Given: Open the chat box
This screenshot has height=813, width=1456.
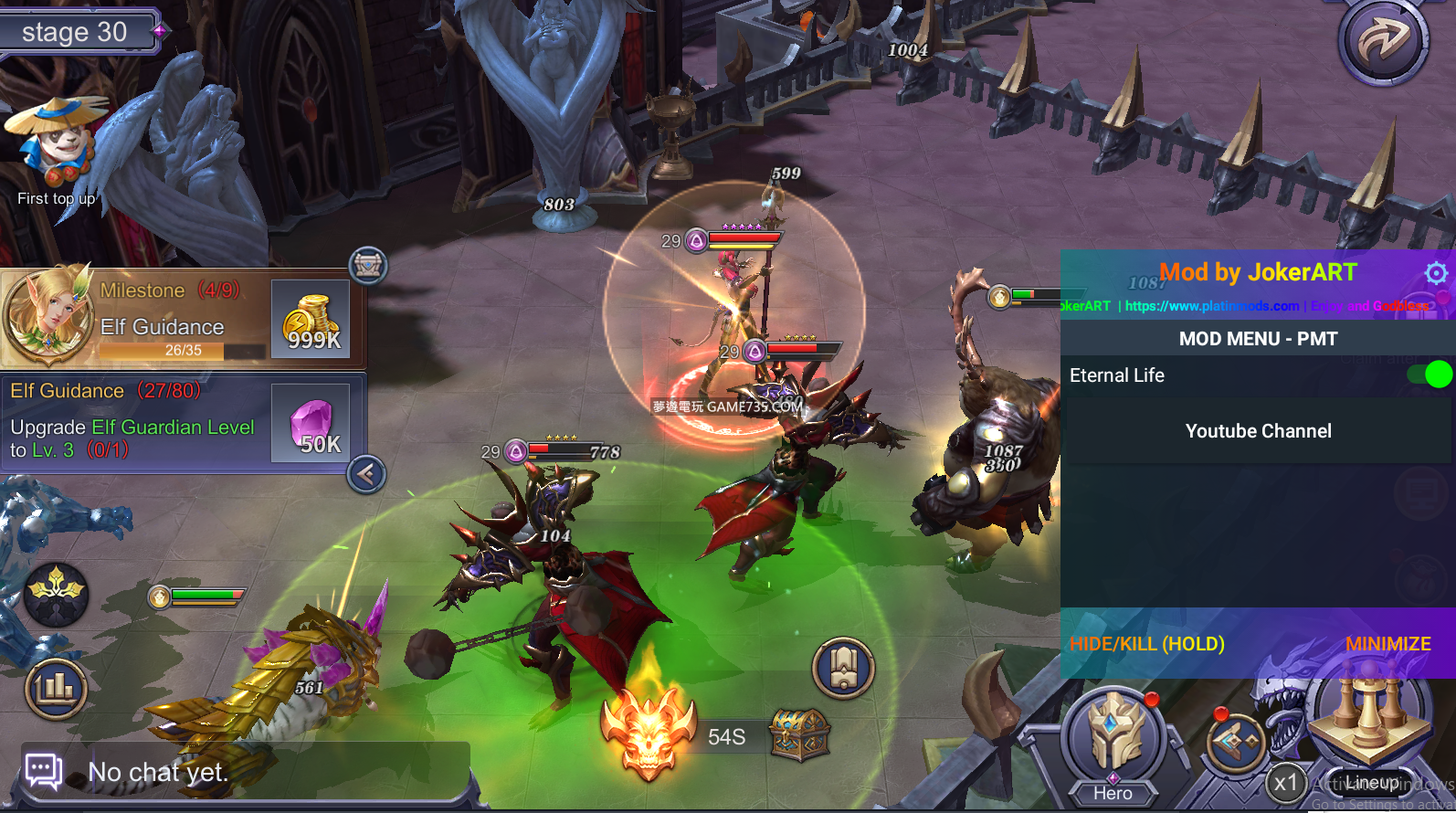Looking at the screenshot, I should (x=247, y=773).
